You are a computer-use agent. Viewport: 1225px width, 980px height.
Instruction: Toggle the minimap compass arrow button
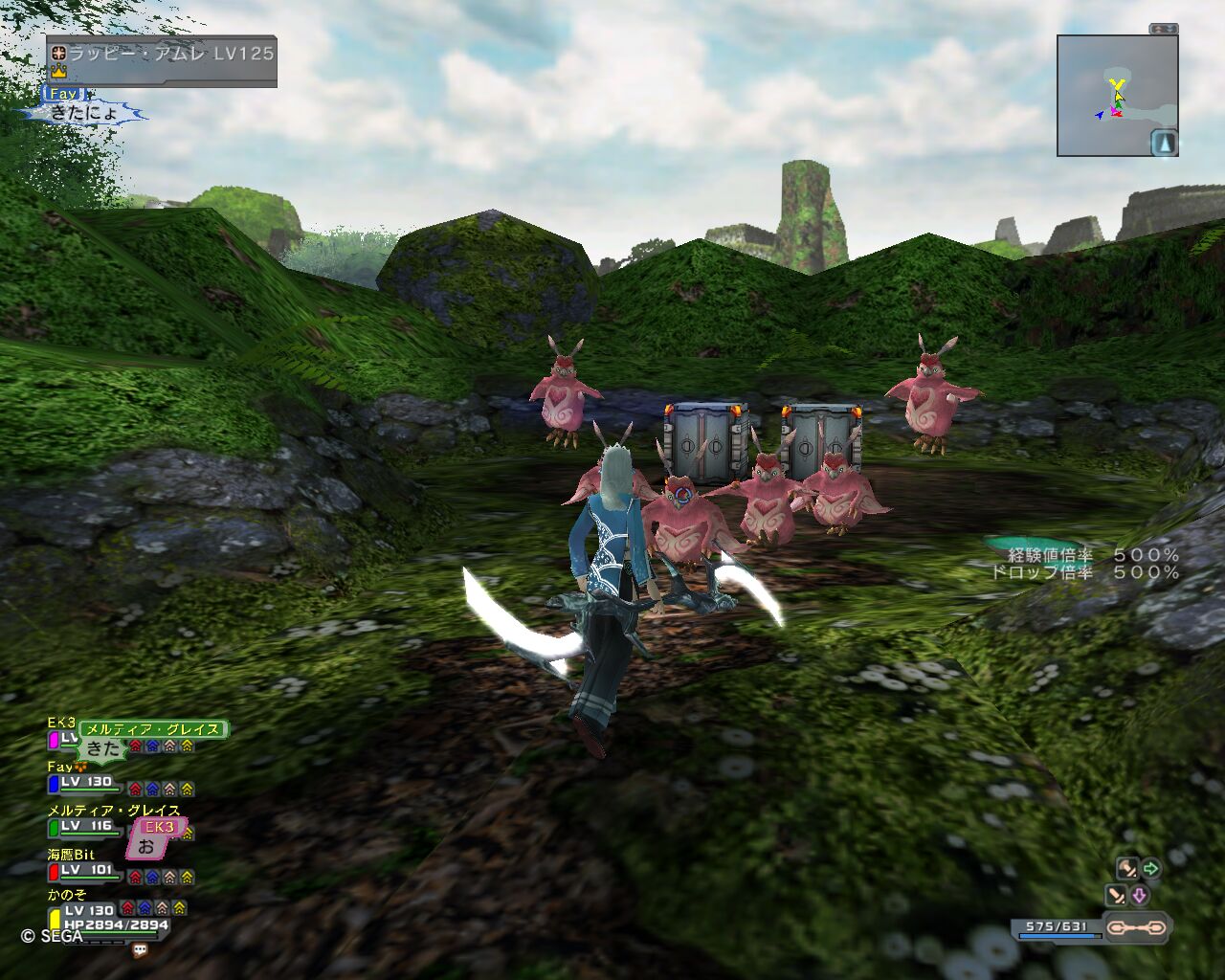pos(1164,143)
